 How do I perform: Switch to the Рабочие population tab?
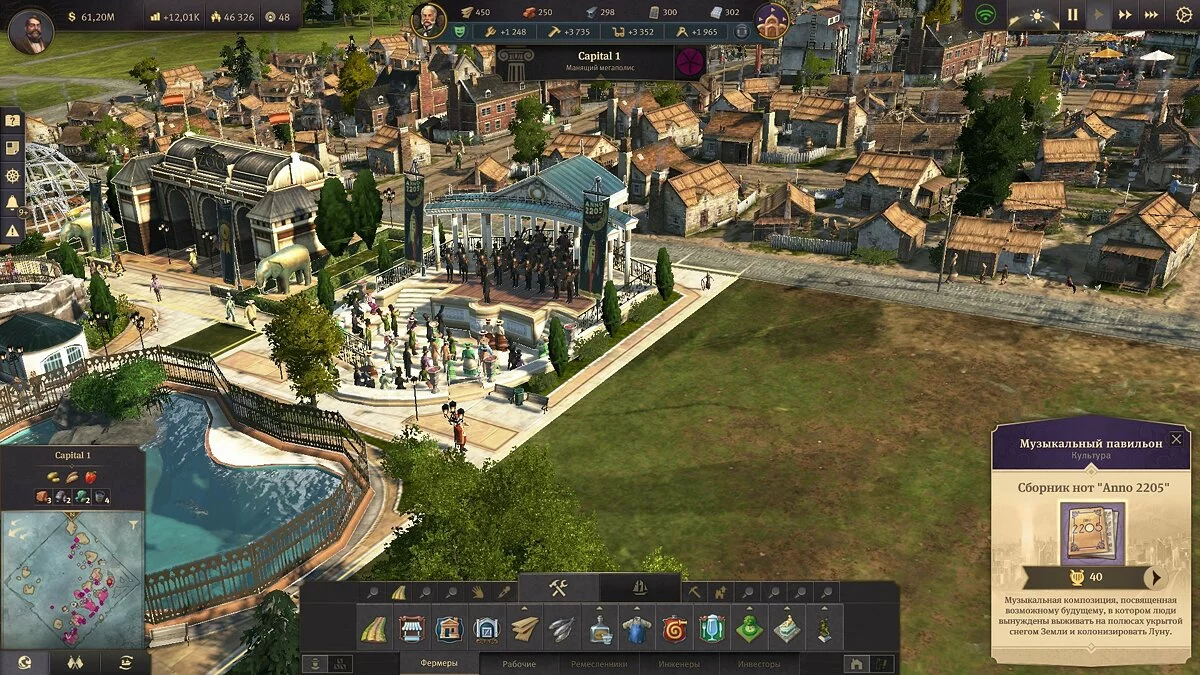coord(519,664)
